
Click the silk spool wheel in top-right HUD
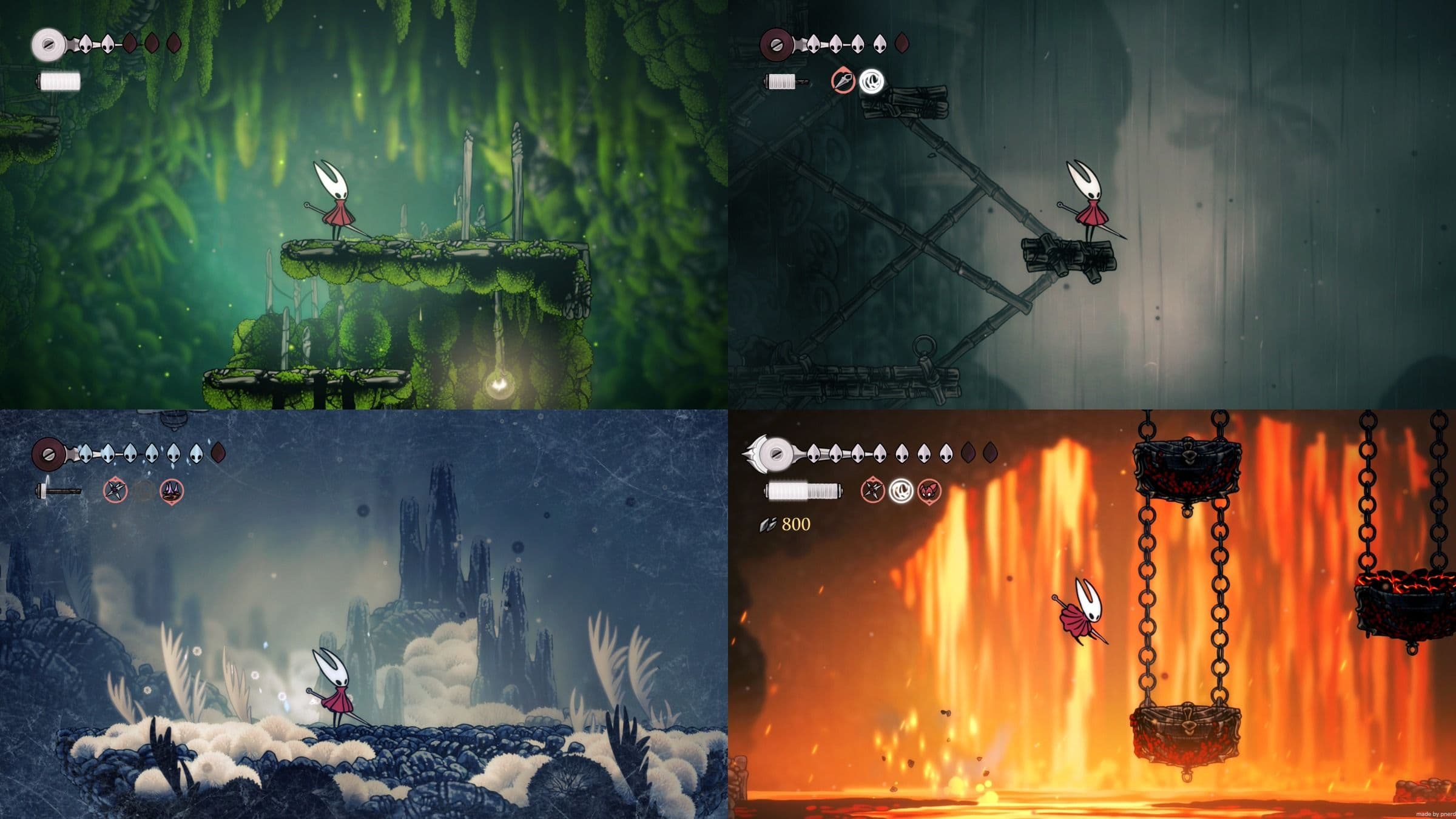tap(777, 44)
